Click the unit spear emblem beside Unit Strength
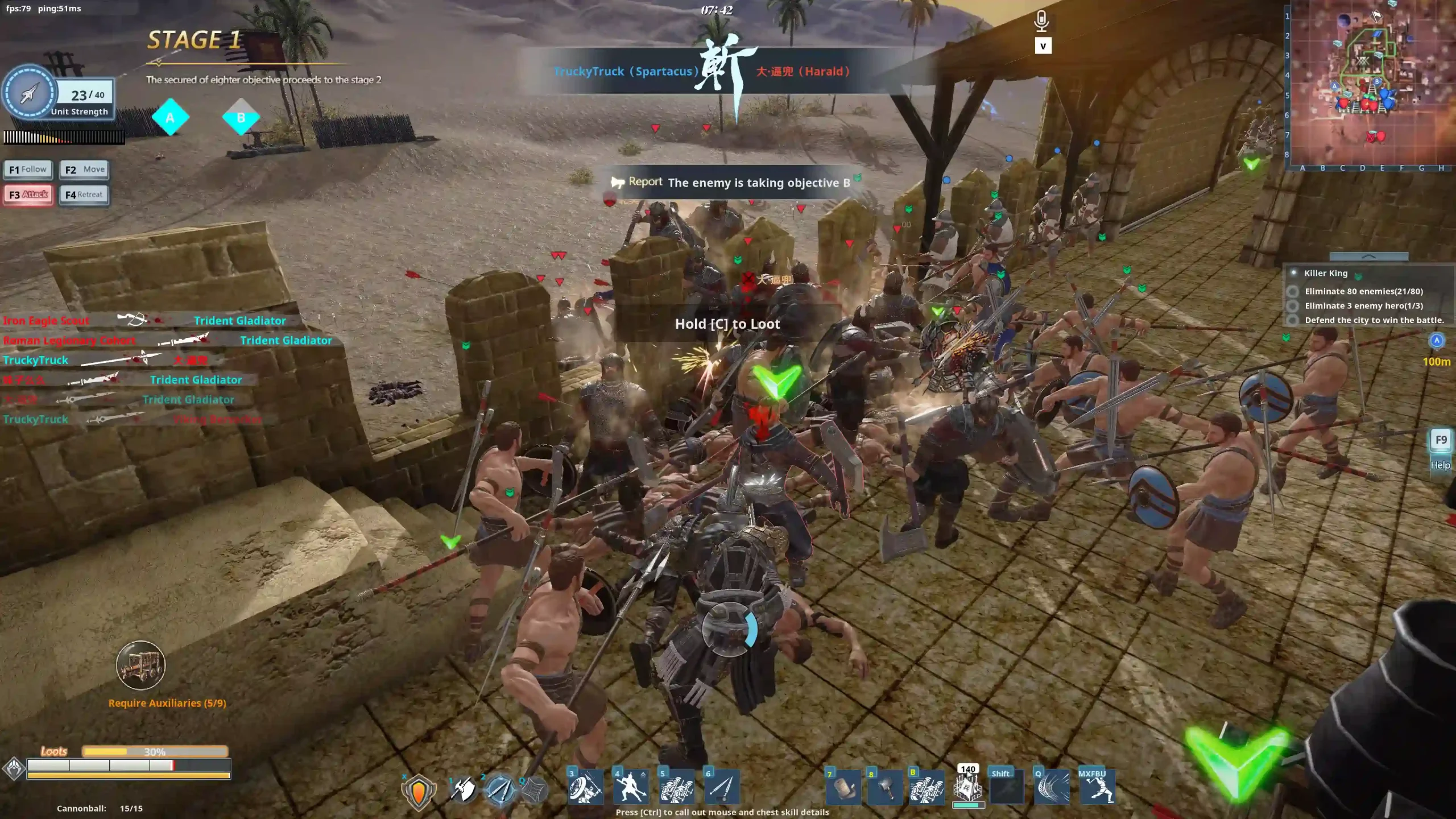The height and width of the screenshot is (819, 1456). [x=29, y=93]
